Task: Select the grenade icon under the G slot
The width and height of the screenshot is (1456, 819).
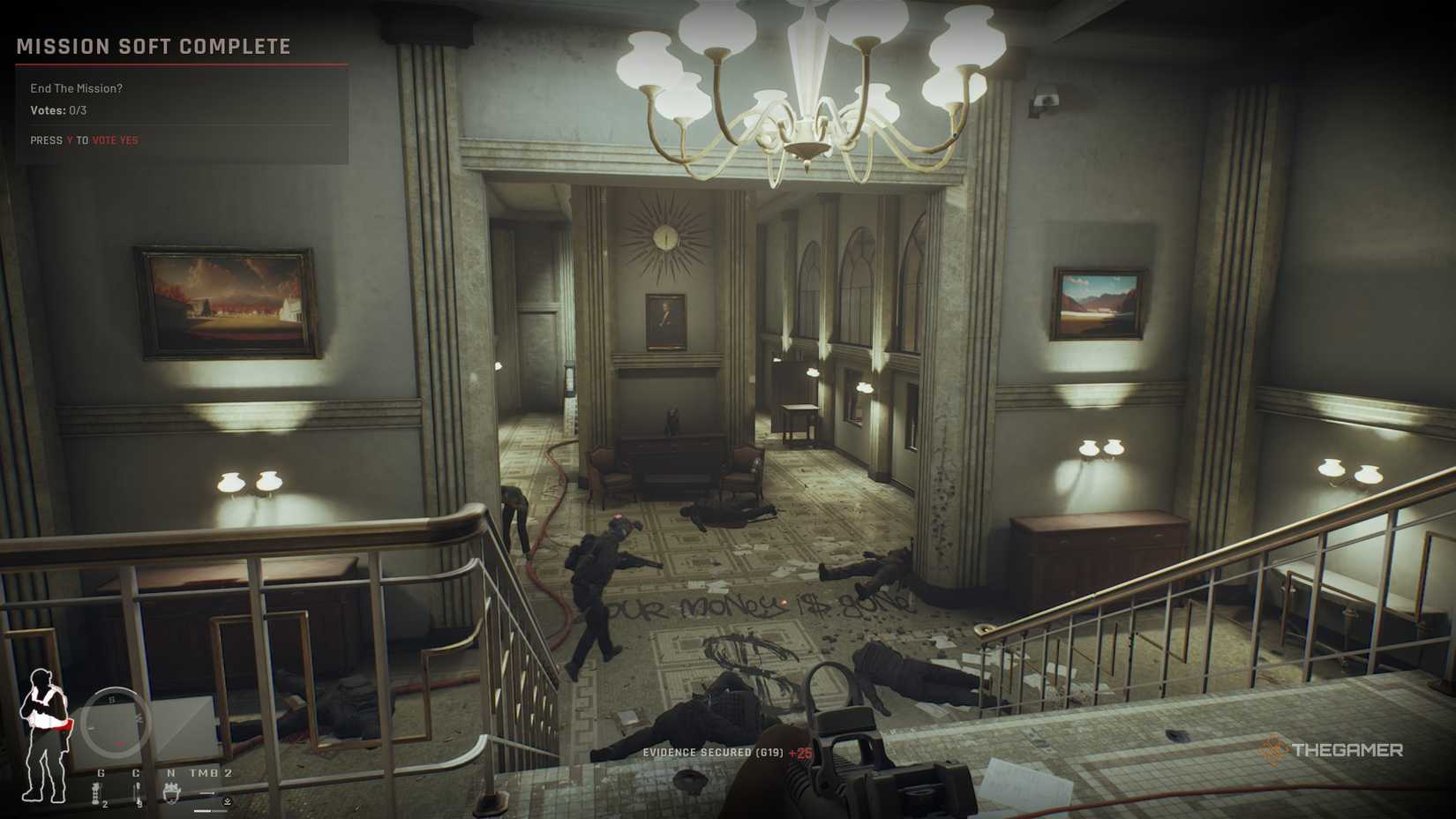Action: (96, 793)
